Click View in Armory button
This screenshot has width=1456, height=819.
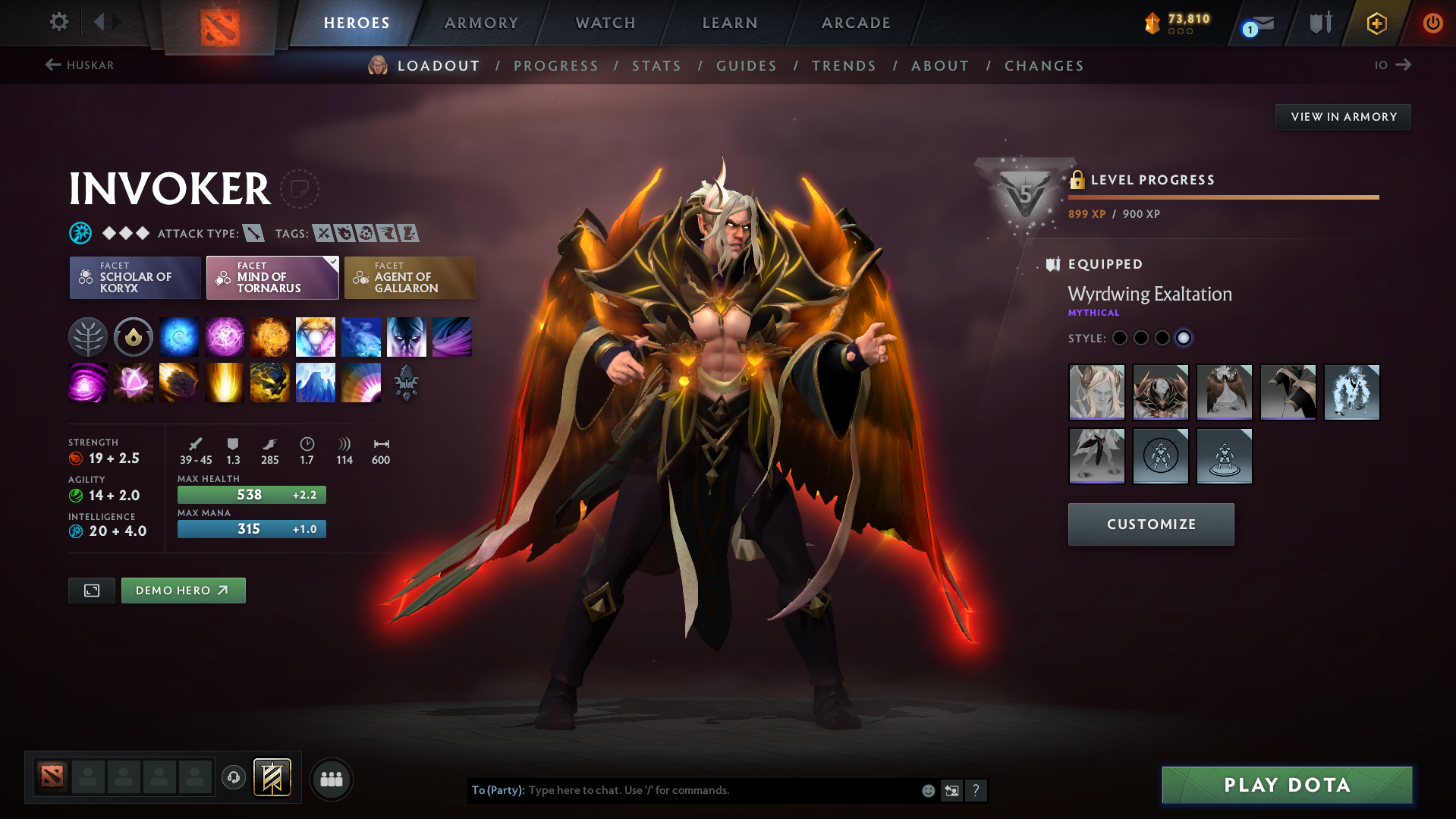pyautogui.click(x=1343, y=117)
